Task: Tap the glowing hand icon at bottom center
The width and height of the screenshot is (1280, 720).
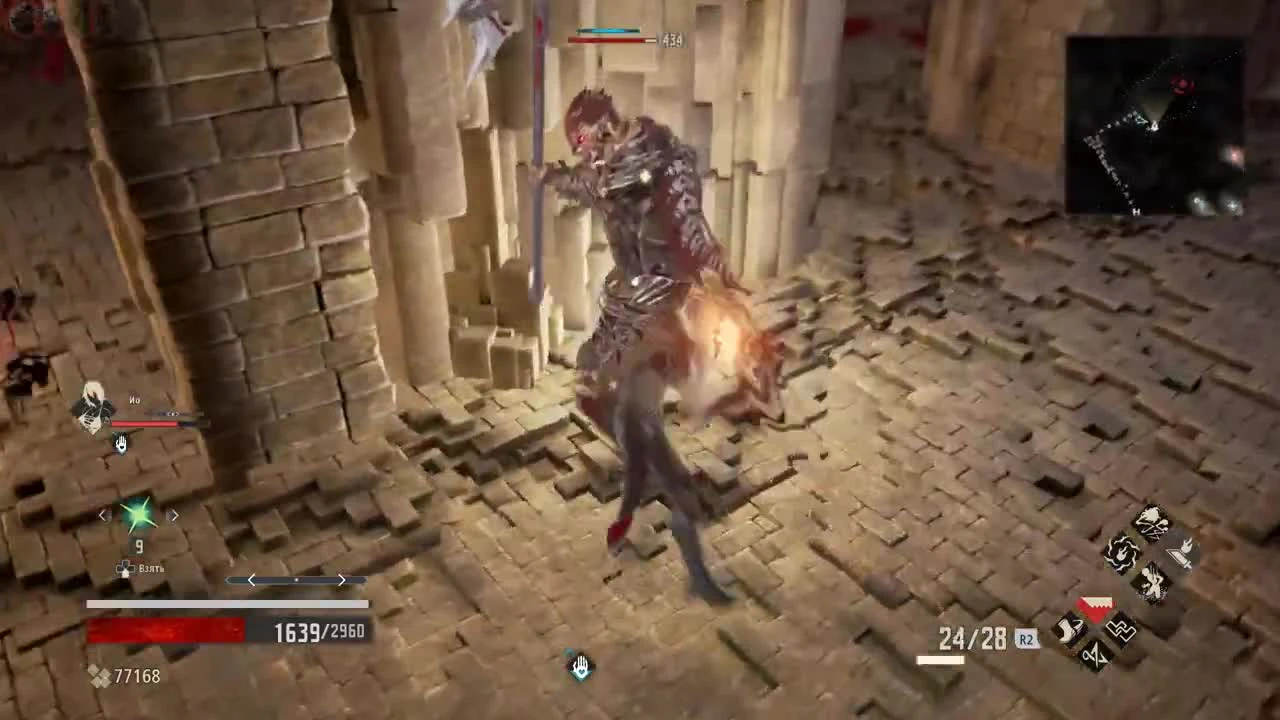Action: pos(580,667)
